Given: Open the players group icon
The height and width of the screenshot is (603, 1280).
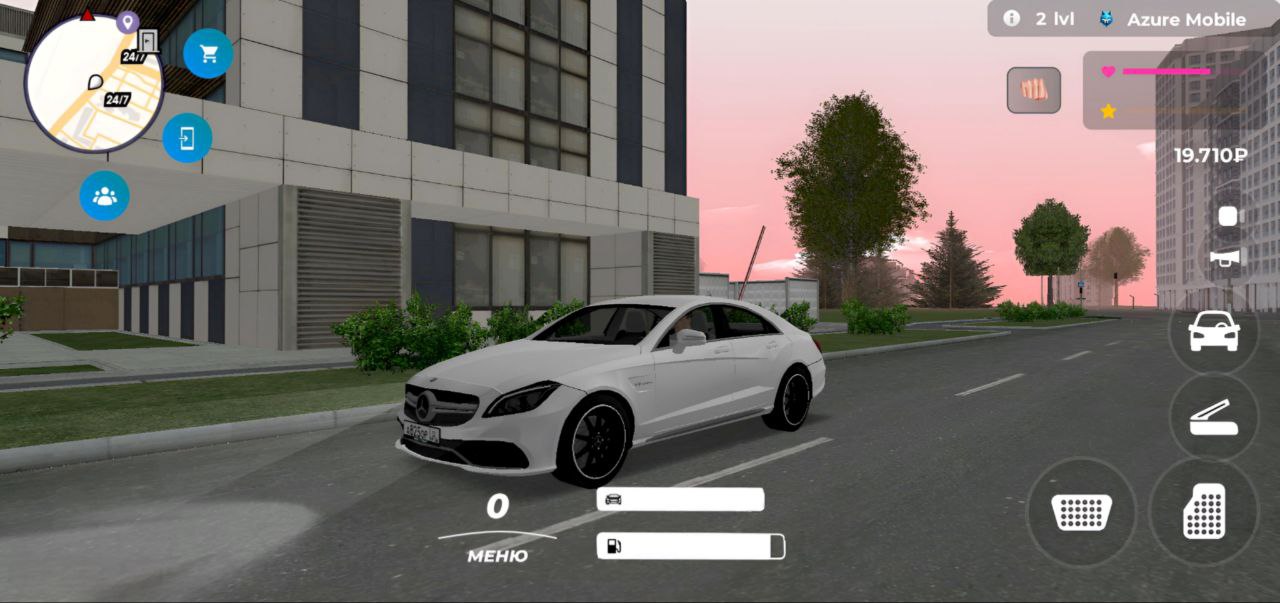Looking at the screenshot, I should tap(105, 196).
